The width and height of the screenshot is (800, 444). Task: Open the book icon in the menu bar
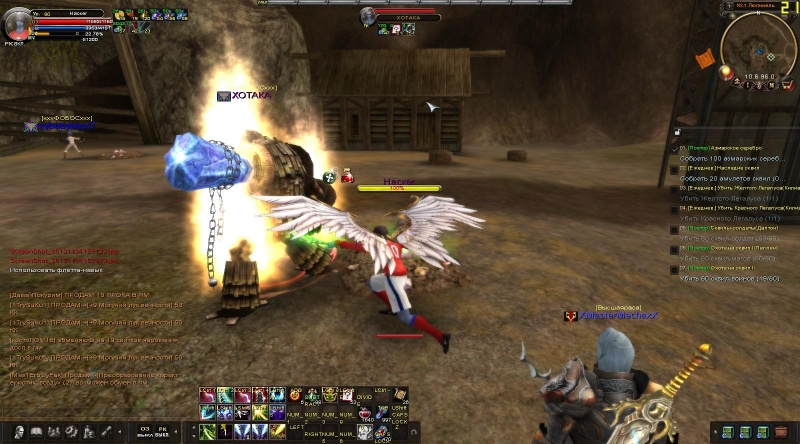point(36,431)
